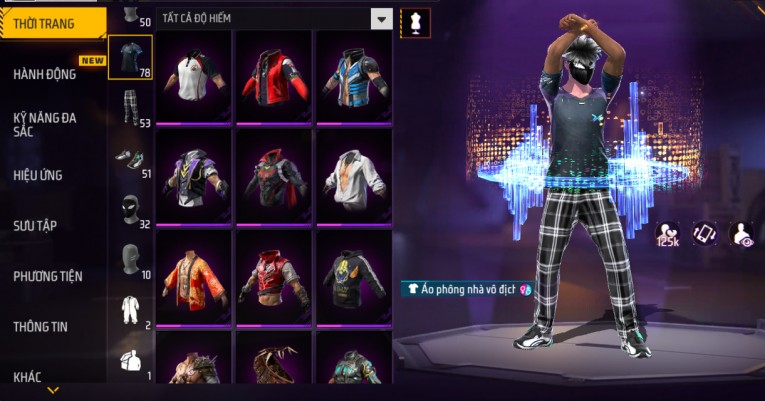Open the Tất Cả Độ Hiếm rarity dropdown
Image resolution: width=765 pixels, height=401 pixels.
click(x=381, y=18)
